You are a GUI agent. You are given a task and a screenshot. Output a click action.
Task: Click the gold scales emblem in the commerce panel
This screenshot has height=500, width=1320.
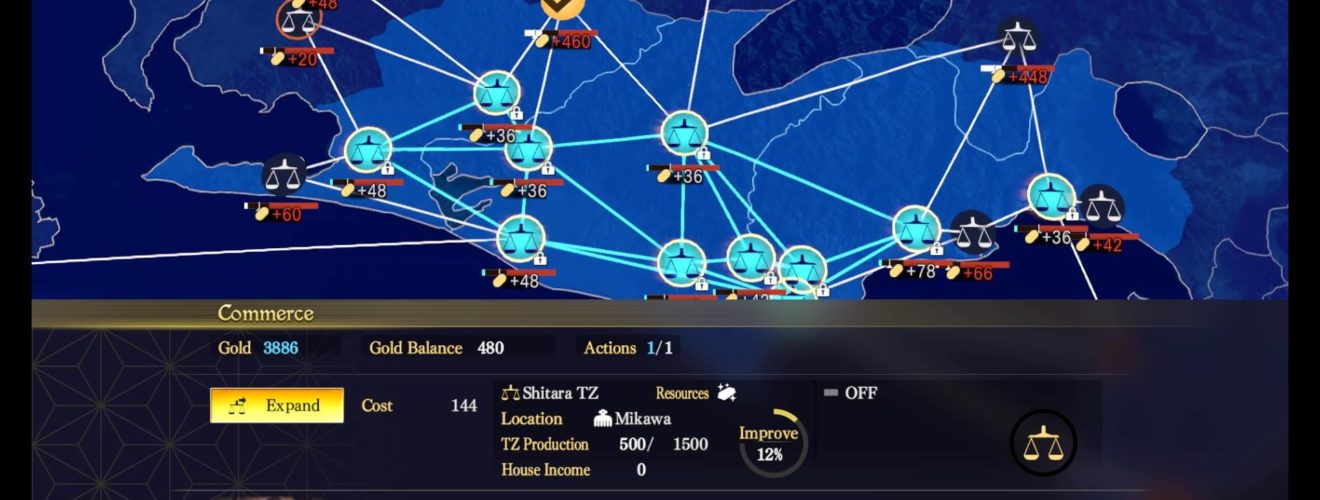point(1043,443)
